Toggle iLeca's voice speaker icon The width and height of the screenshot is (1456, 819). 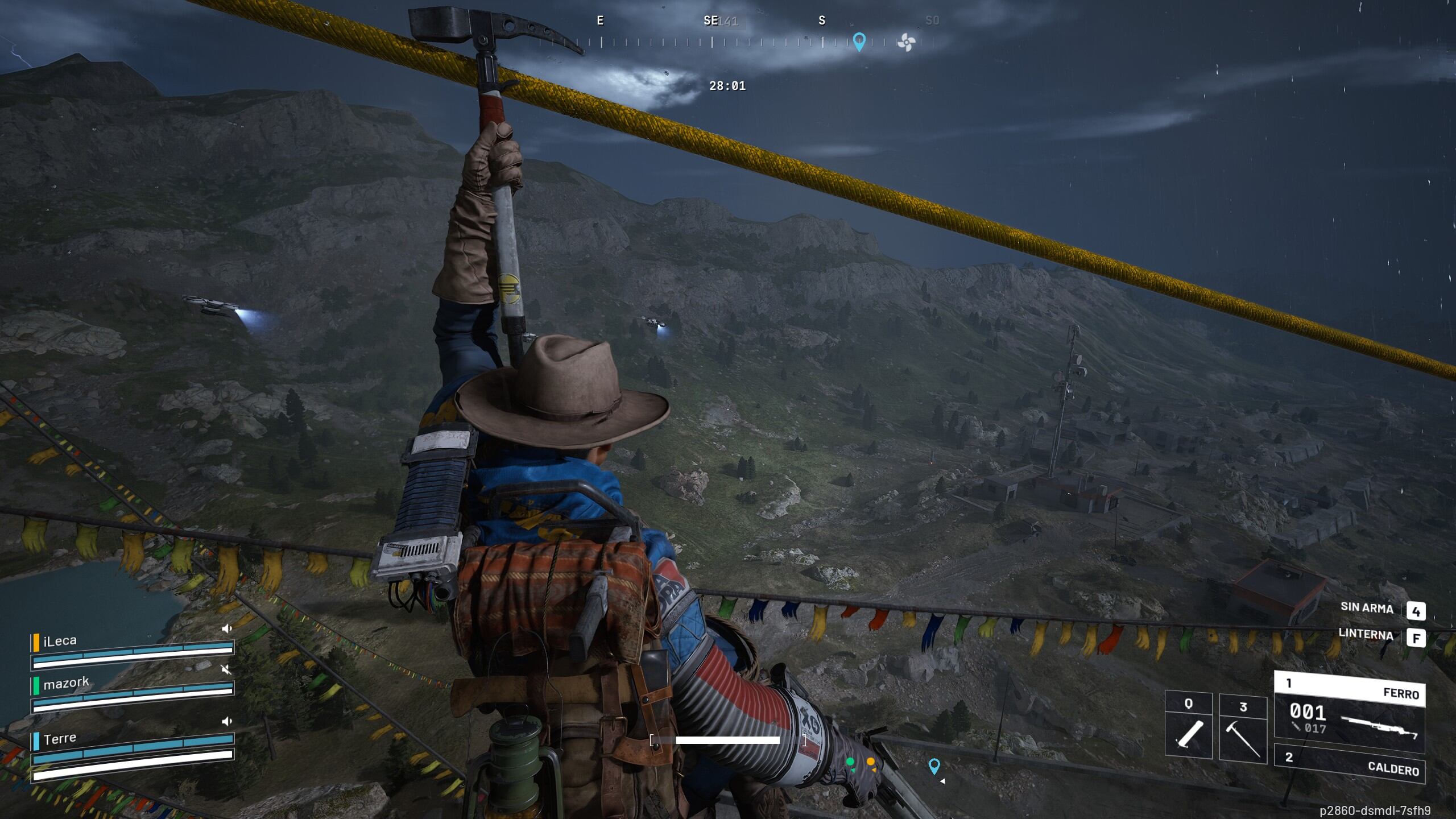point(227,628)
